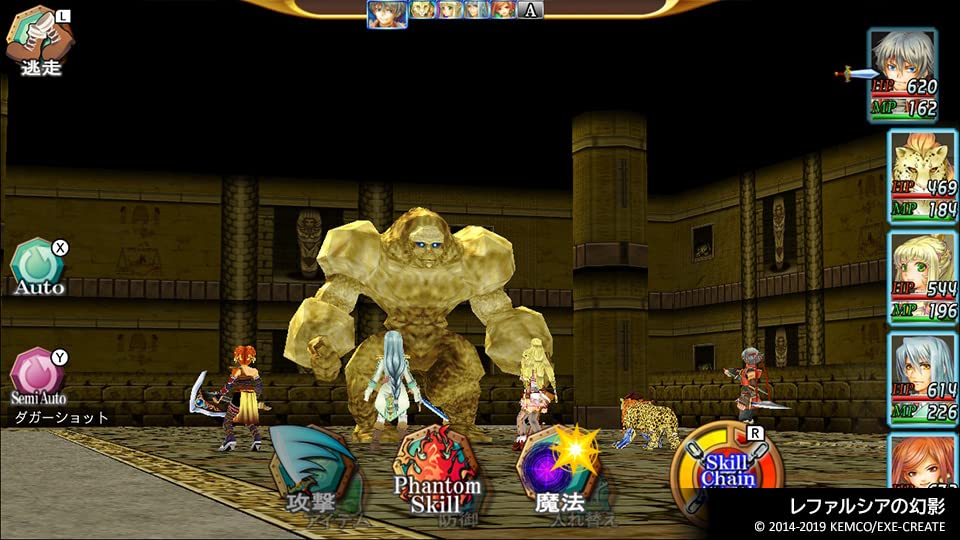Click the enemy 'A' turn order marker
The height and width of the screenshot is (540, 960).
click(x=531, y=10)
